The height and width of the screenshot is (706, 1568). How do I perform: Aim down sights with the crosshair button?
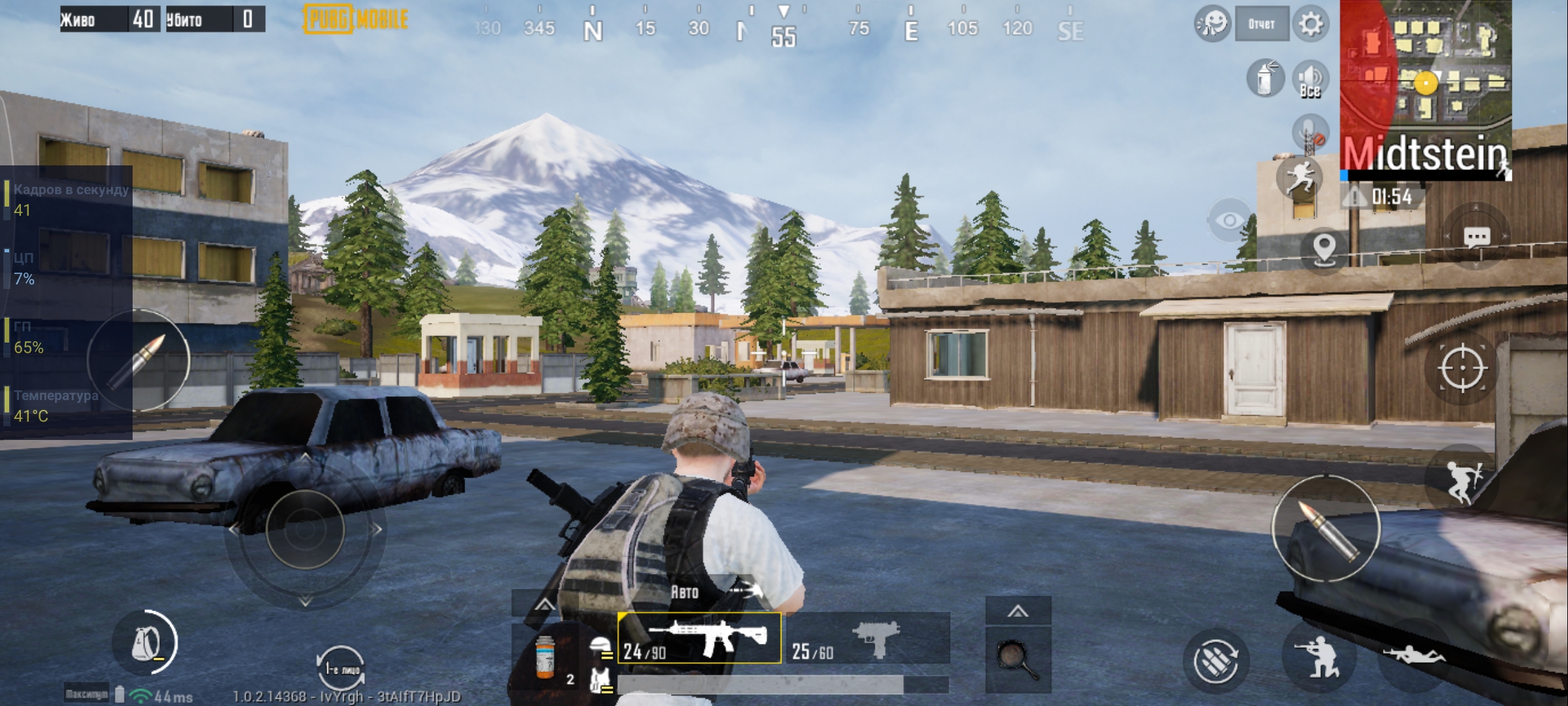1462,368
